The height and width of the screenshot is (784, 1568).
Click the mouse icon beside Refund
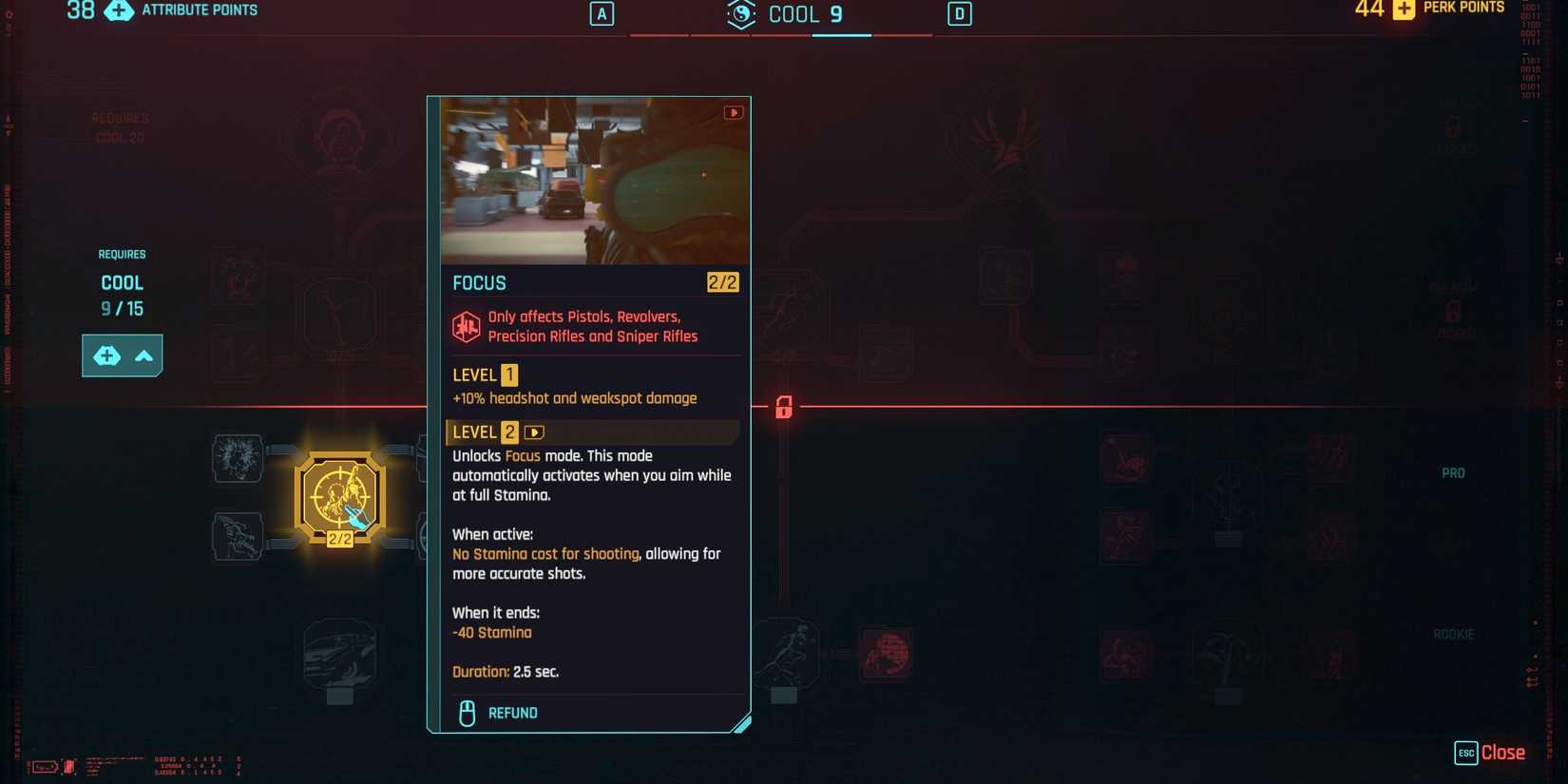(x=467, y=712)
